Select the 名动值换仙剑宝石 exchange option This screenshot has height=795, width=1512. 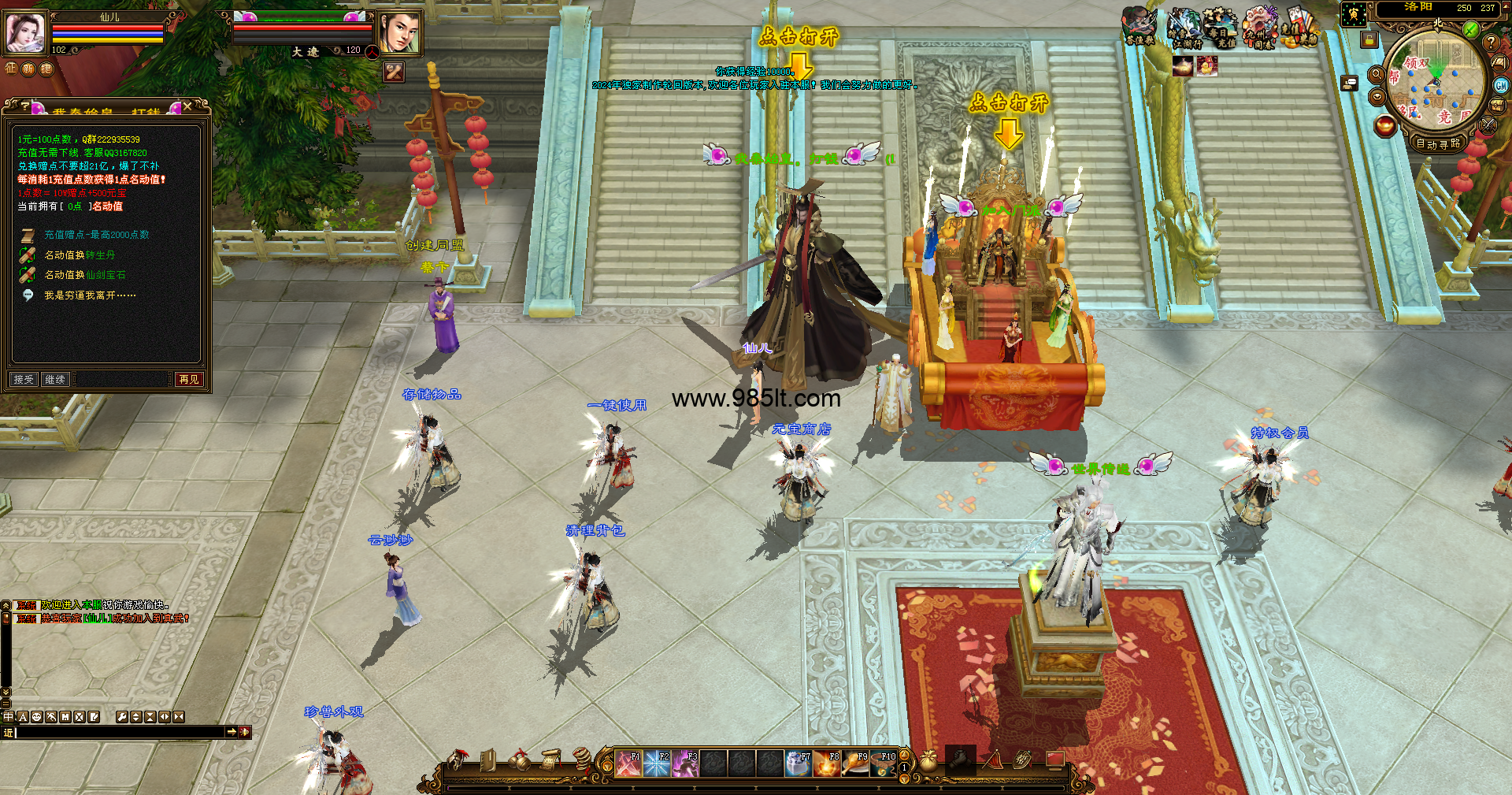[84, 275]
